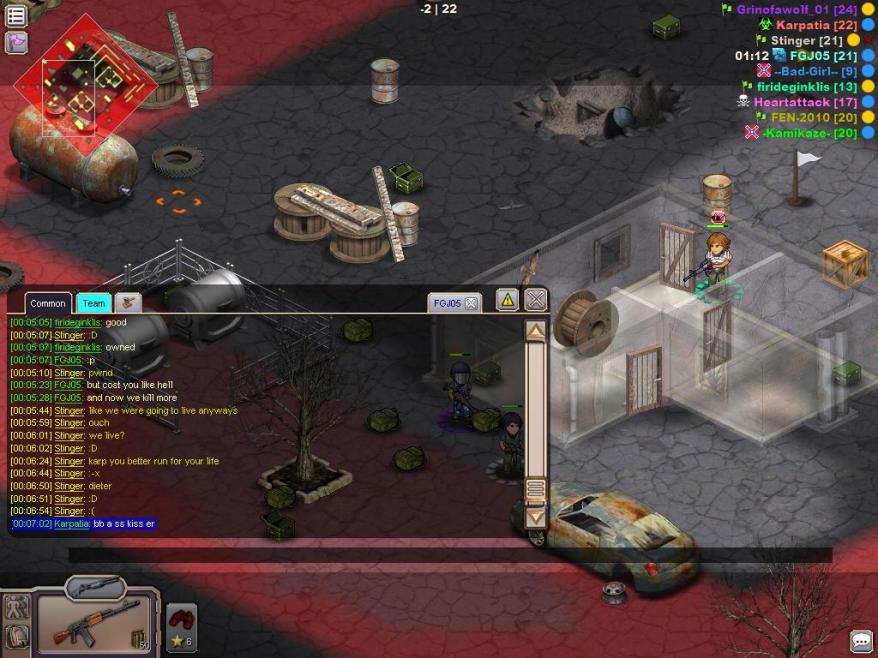
Task: Click the chat scrollbar up arrow
Action: click(x=536, y=331)
